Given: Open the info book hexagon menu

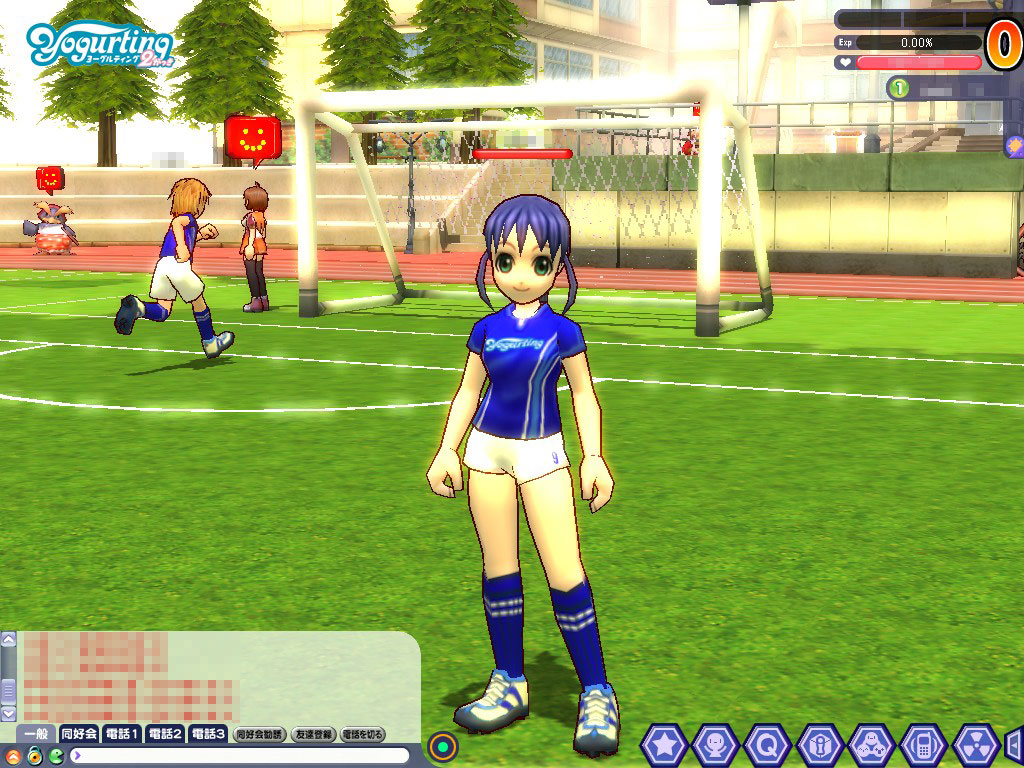Looking at the screenshot, I should click(x=819, y=745).
